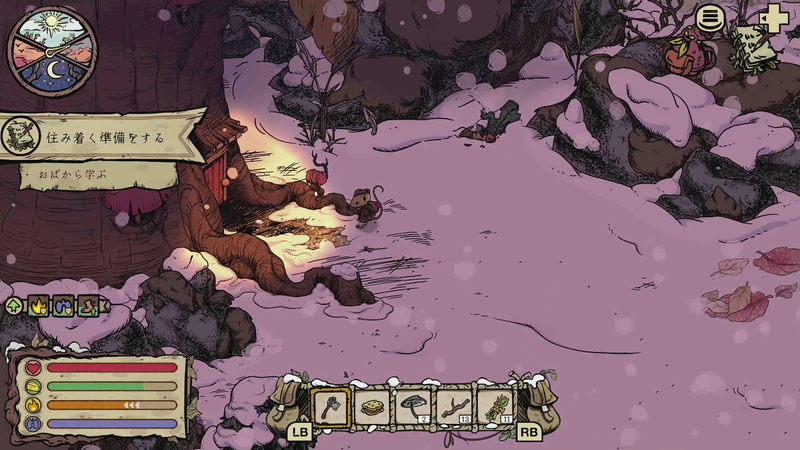Select the axe hotbar slot
800x450 pixels.
click(x=330, y=406)
